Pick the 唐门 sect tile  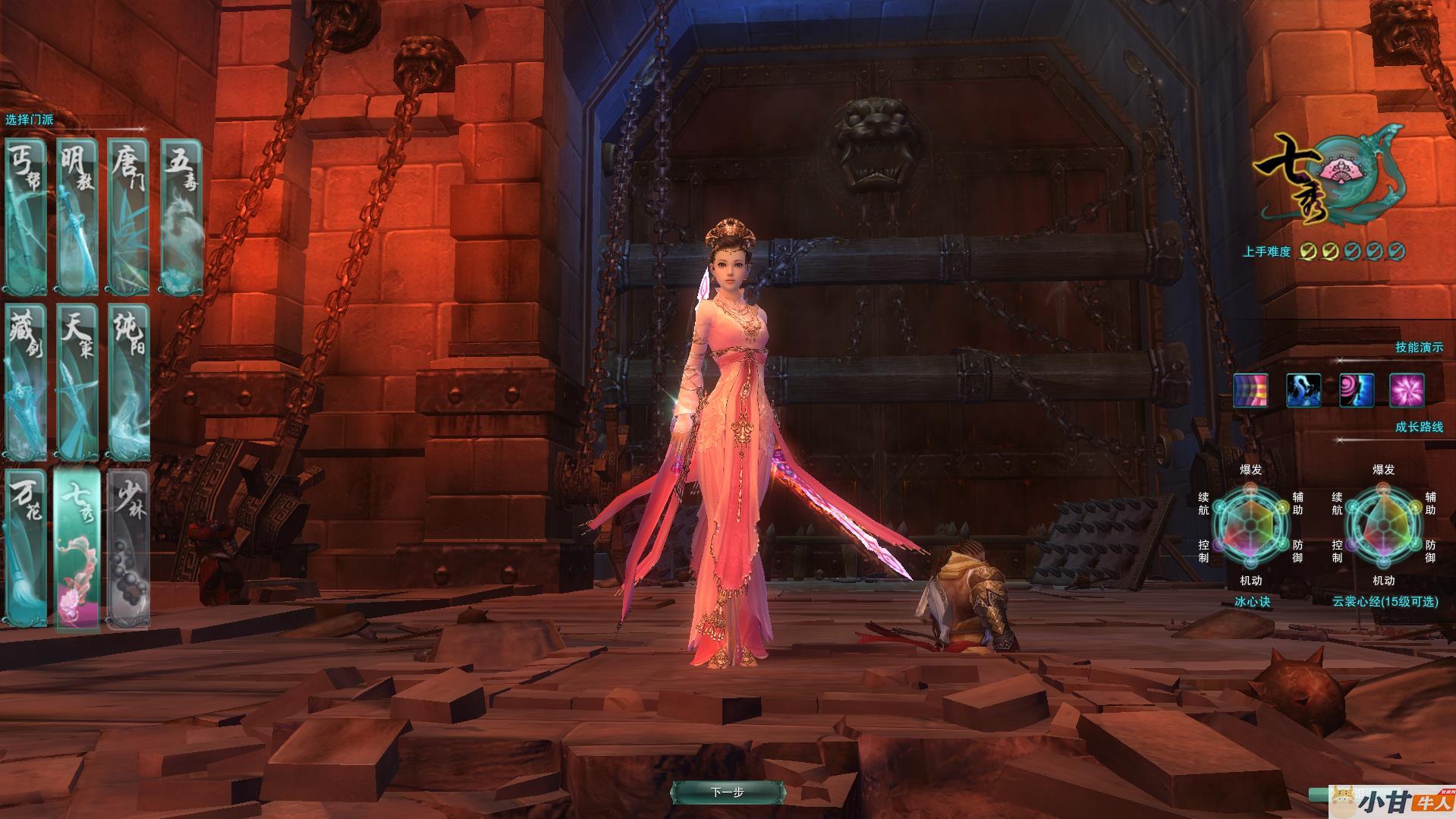(127, 216)
